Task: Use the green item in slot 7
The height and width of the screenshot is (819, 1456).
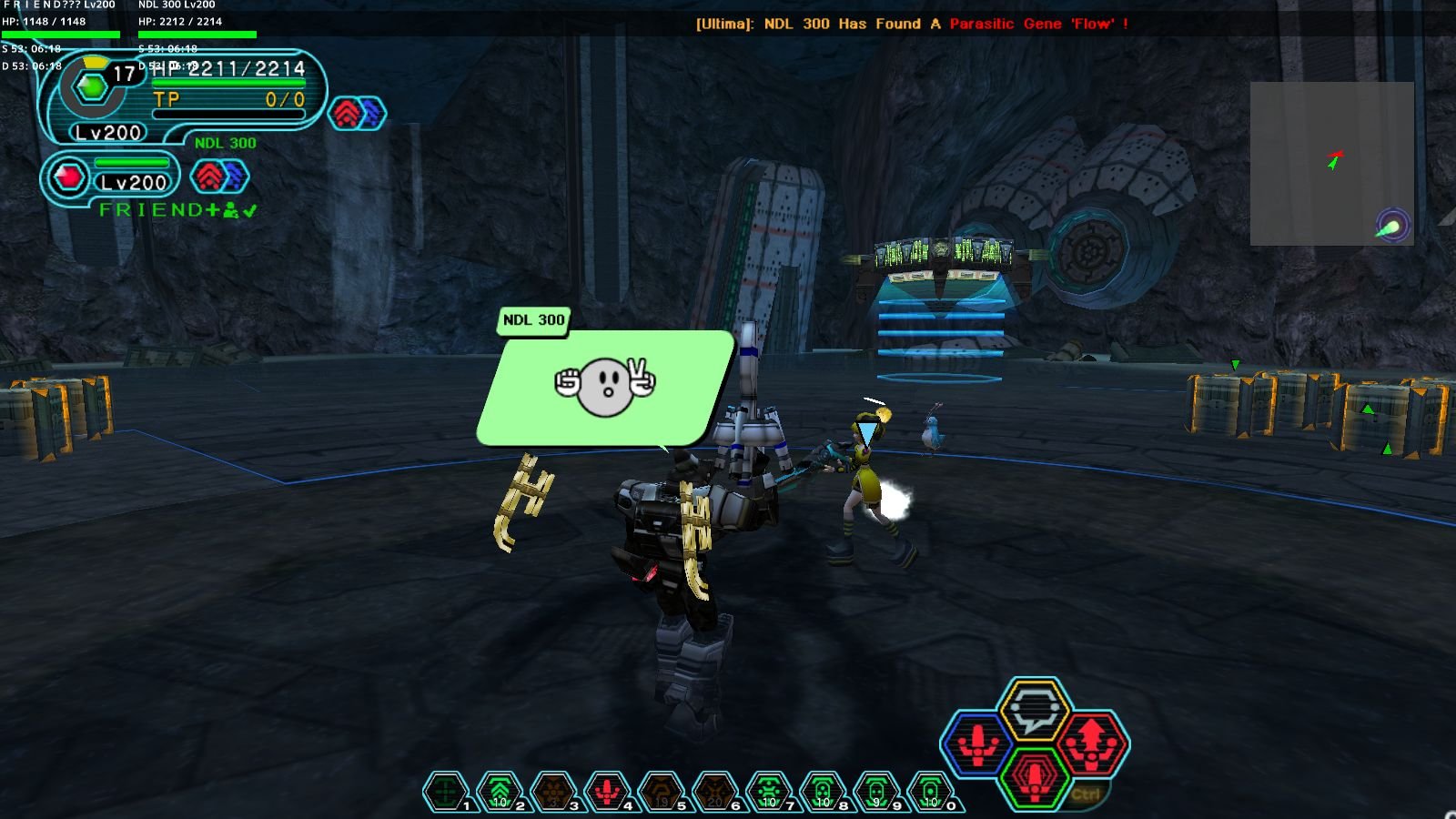Action: click(x=769, y=792)
